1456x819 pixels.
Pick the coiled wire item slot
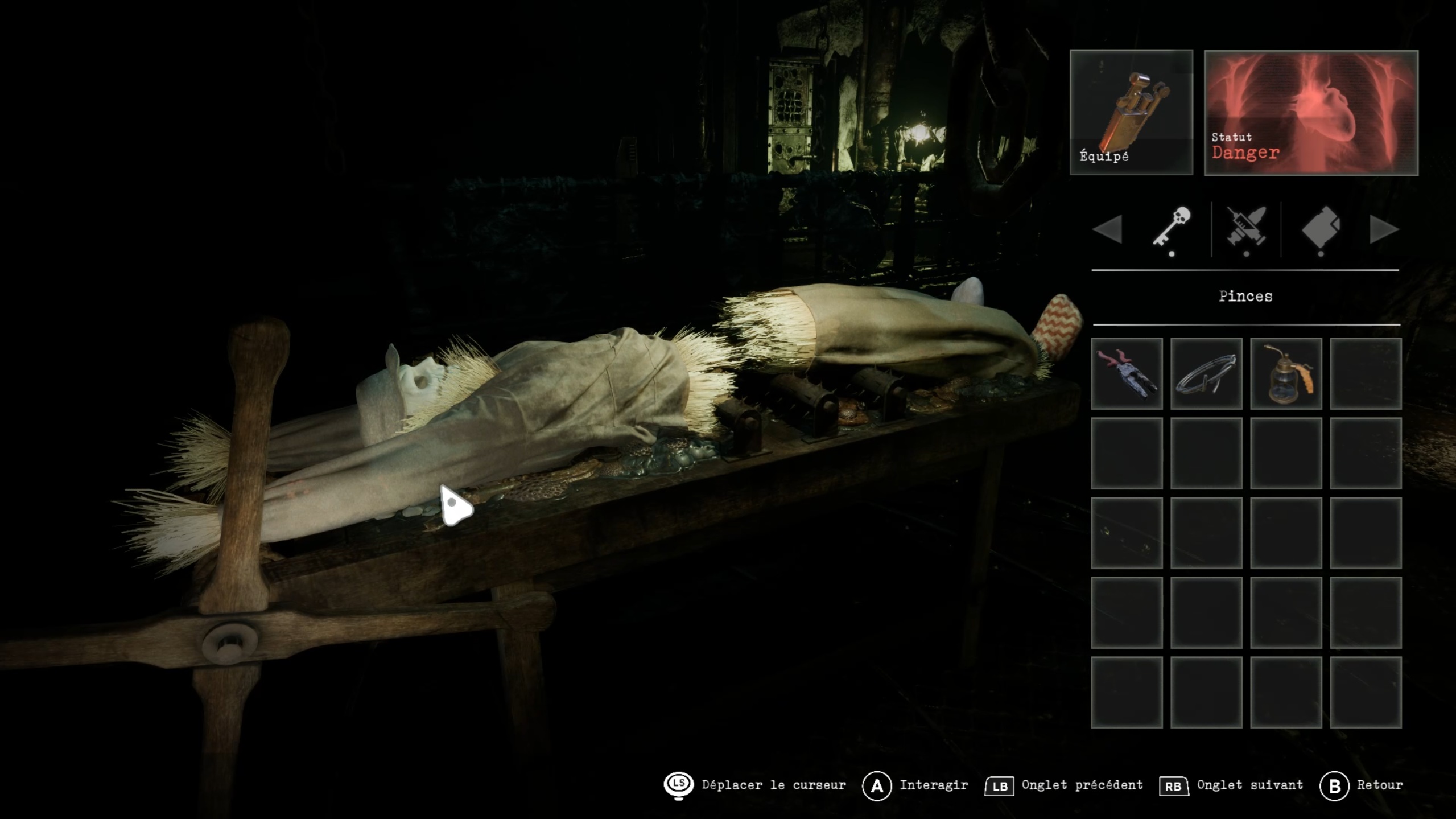coord(1206,373)
